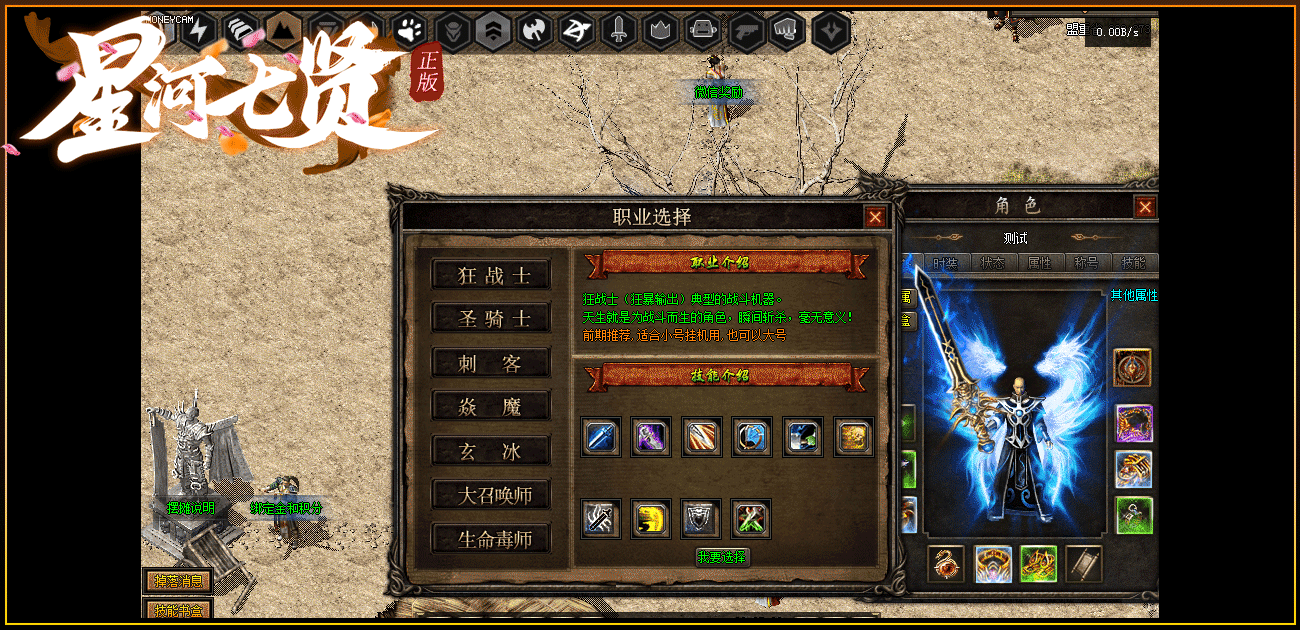Image resolution: width=1300 pixels, height=630 pixels.
Task: Select the 焱魔 class option
Action: coord(491,406)
